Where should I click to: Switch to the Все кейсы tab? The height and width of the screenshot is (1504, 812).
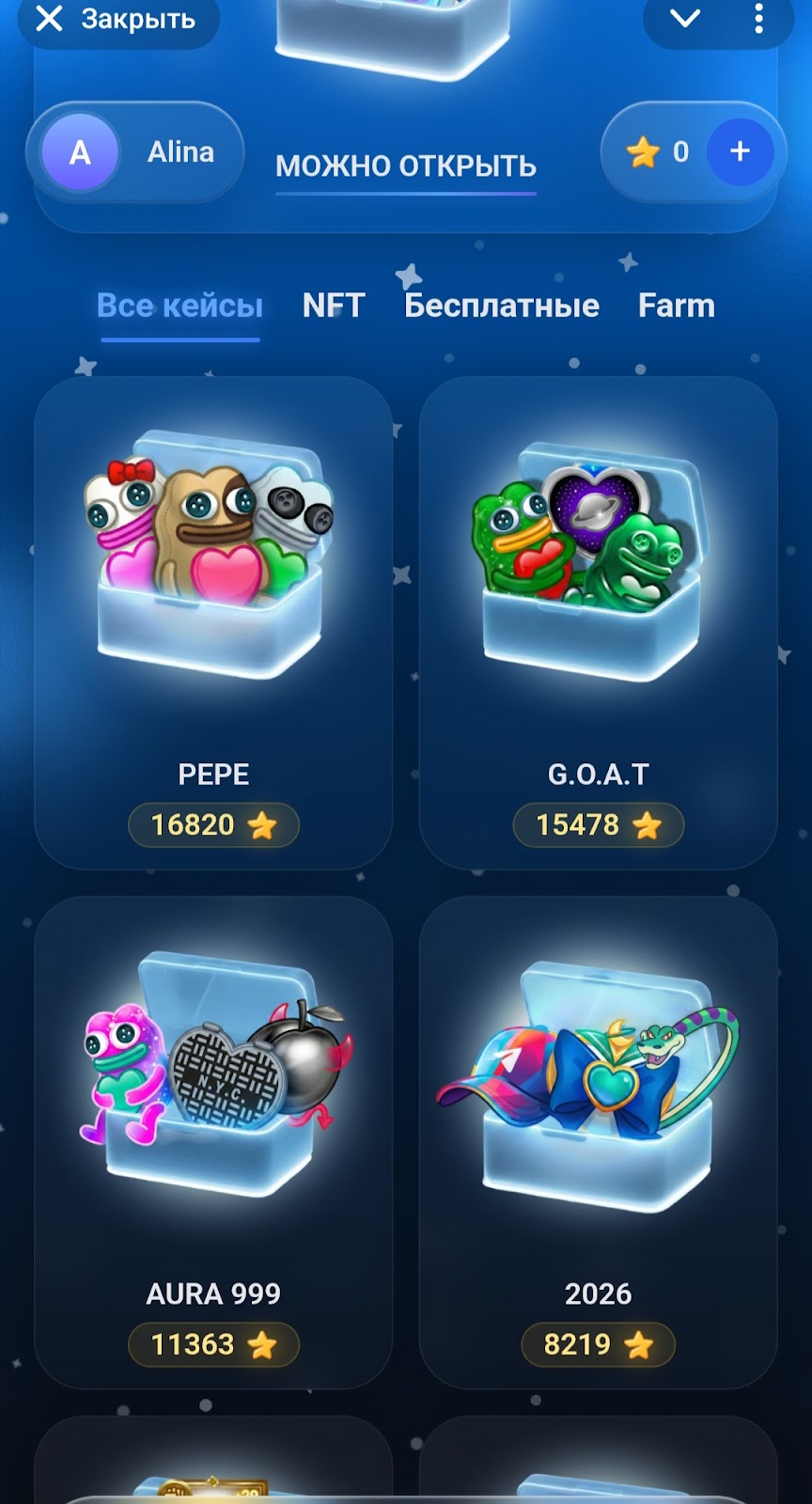point(180,305)
